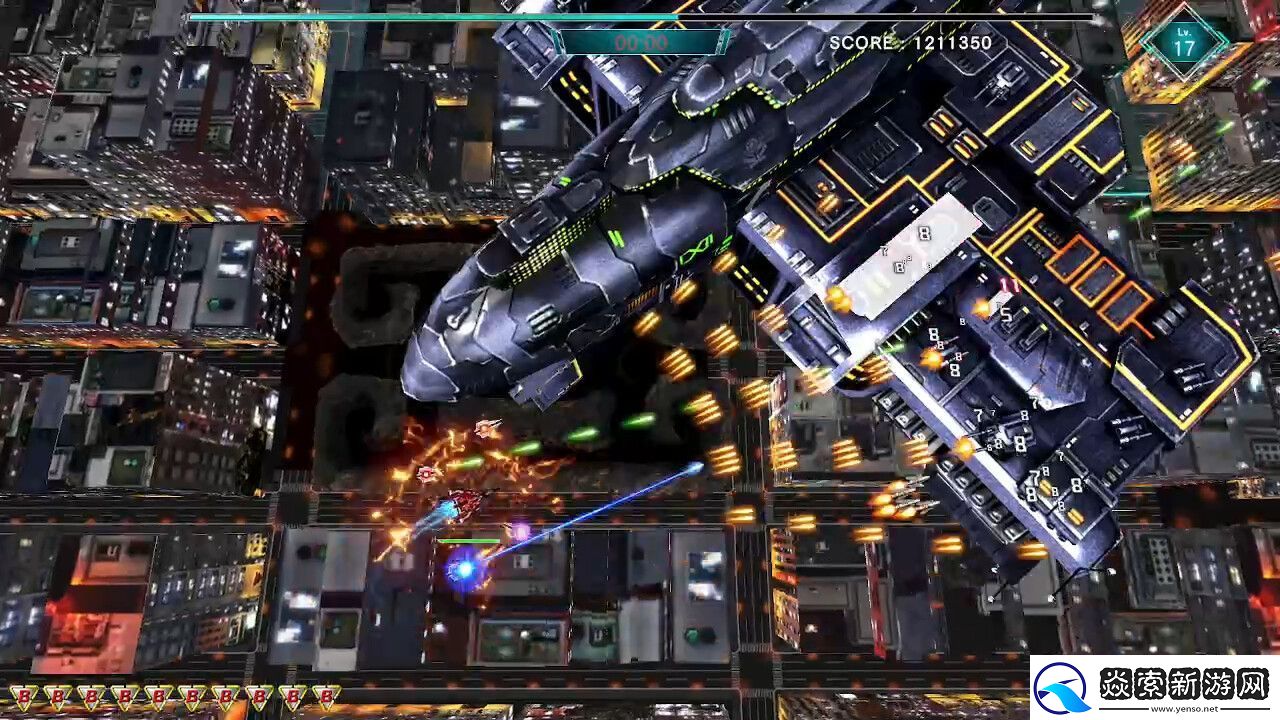Toggle the teal timer box highlight

pyautogui.click(x=640, y=42)
